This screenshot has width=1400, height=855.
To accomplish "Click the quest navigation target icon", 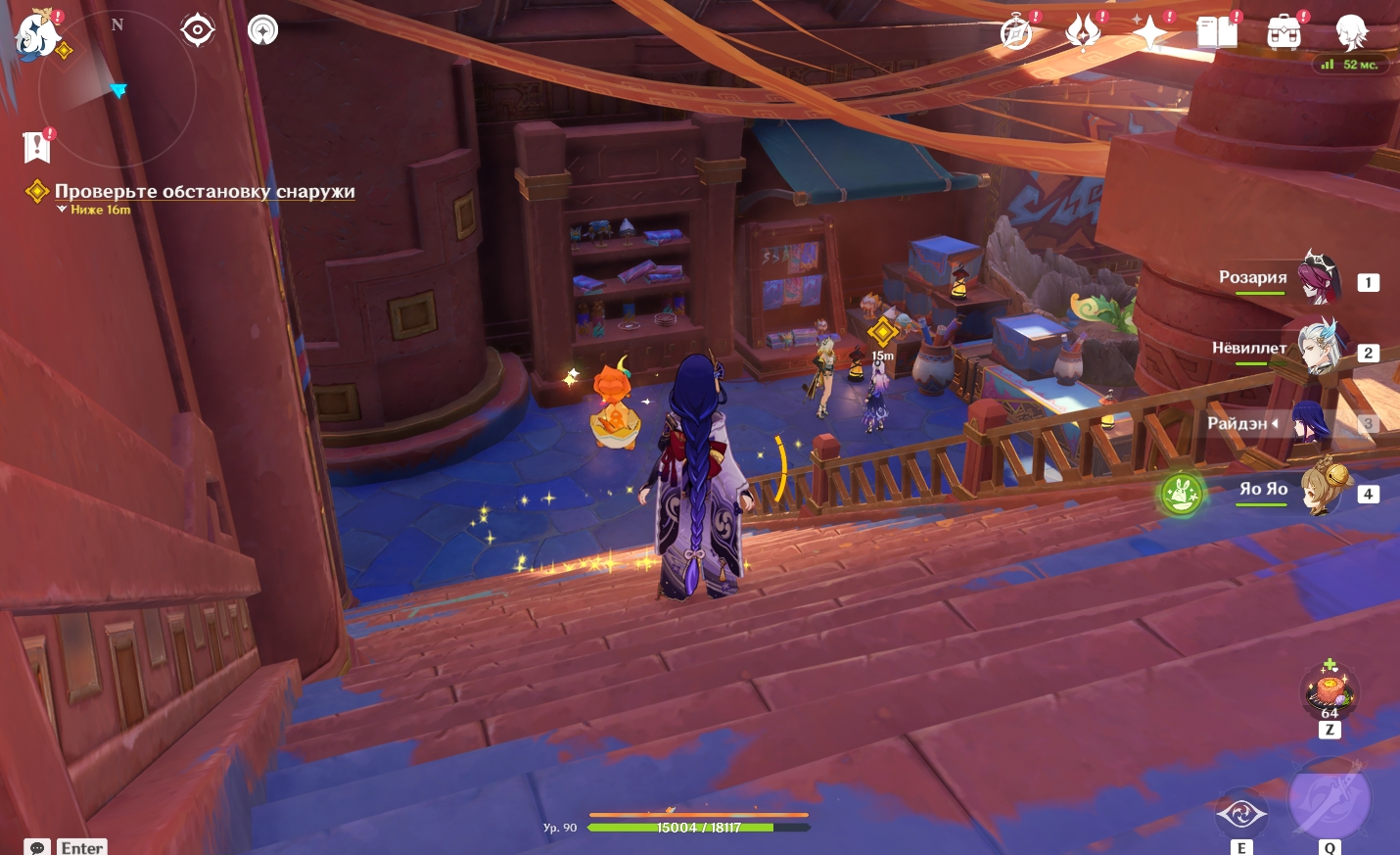I will [198, 30].
